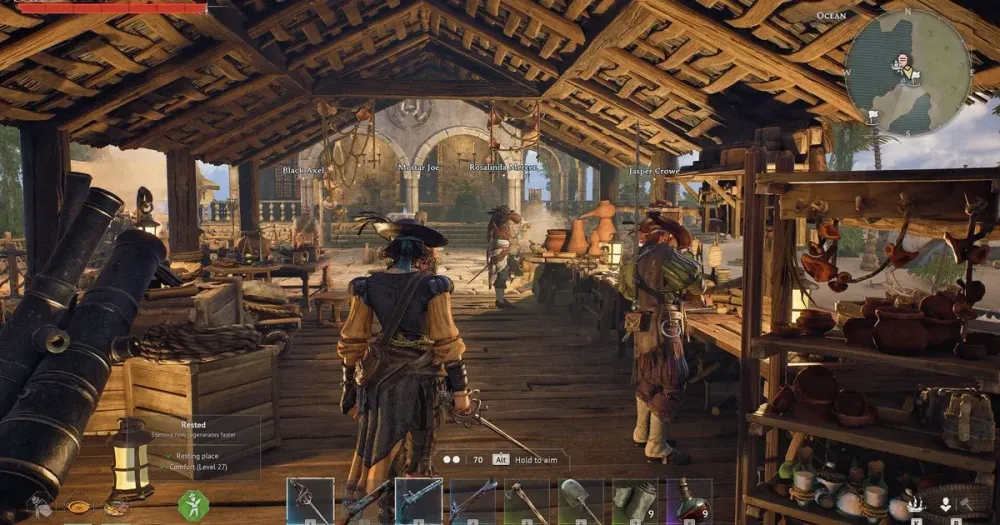Select the red potion flask slot

click(x=689, y=500)
